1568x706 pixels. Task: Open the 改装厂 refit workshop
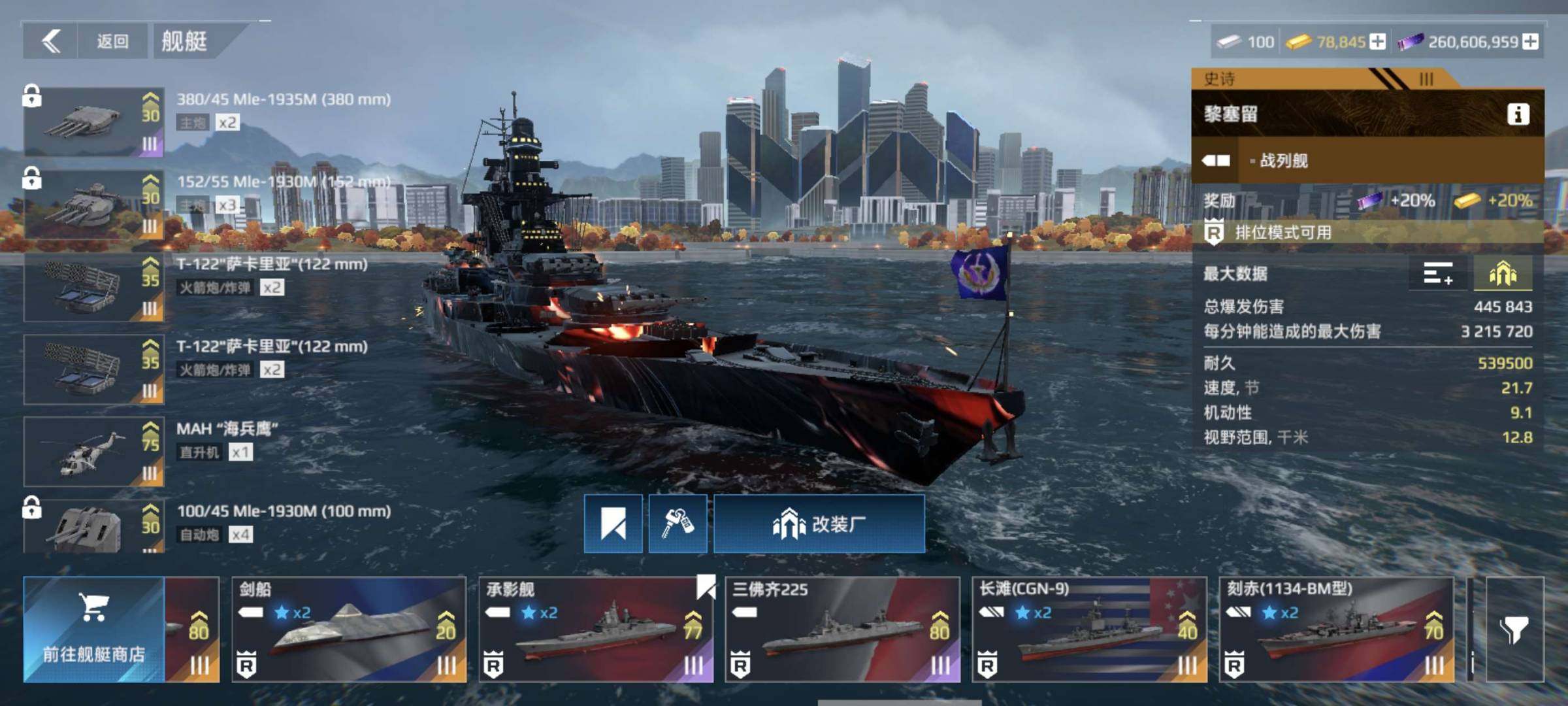[819, 524]
